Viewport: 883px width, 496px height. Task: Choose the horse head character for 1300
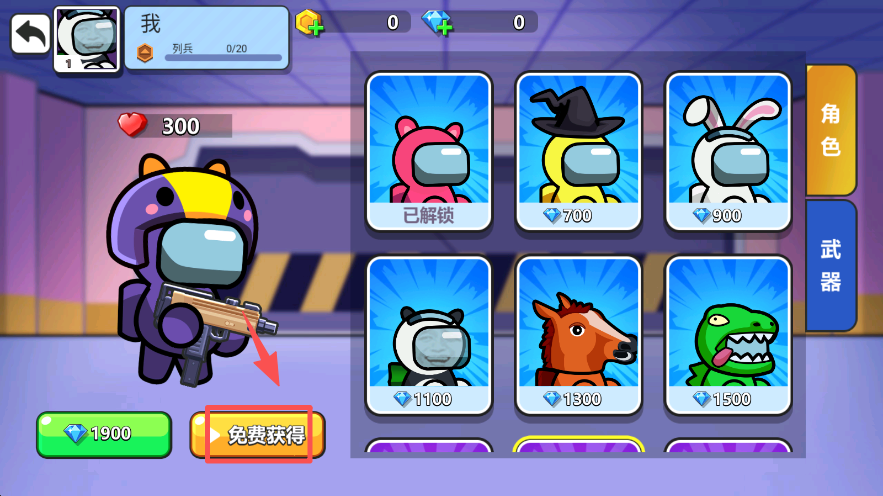[x=578, y=335]
